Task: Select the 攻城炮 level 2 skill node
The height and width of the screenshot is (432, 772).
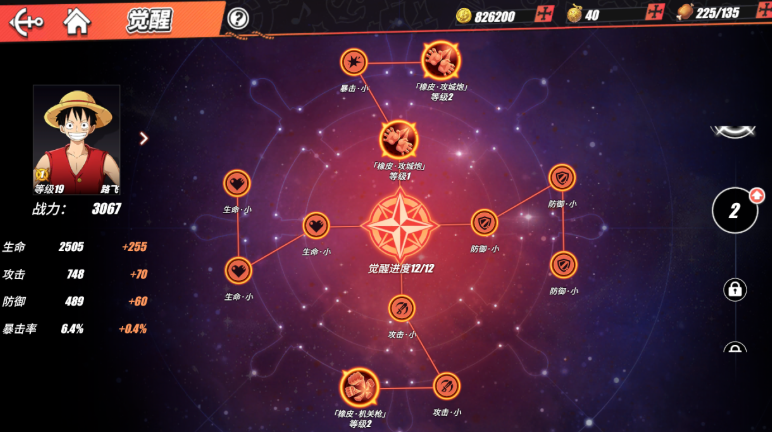Action: tap(441, 60)
